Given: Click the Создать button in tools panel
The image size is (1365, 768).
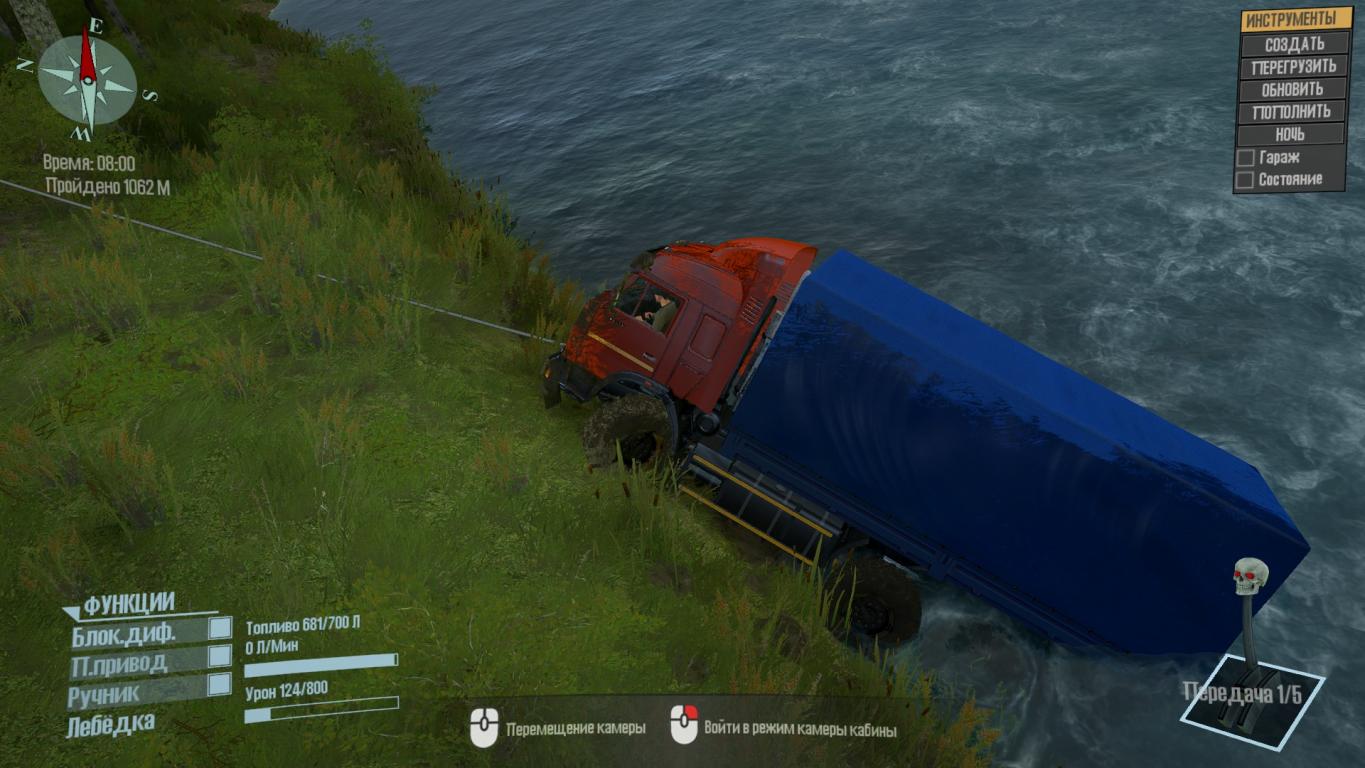Looking at the screenshot, I should (1294, 44).
